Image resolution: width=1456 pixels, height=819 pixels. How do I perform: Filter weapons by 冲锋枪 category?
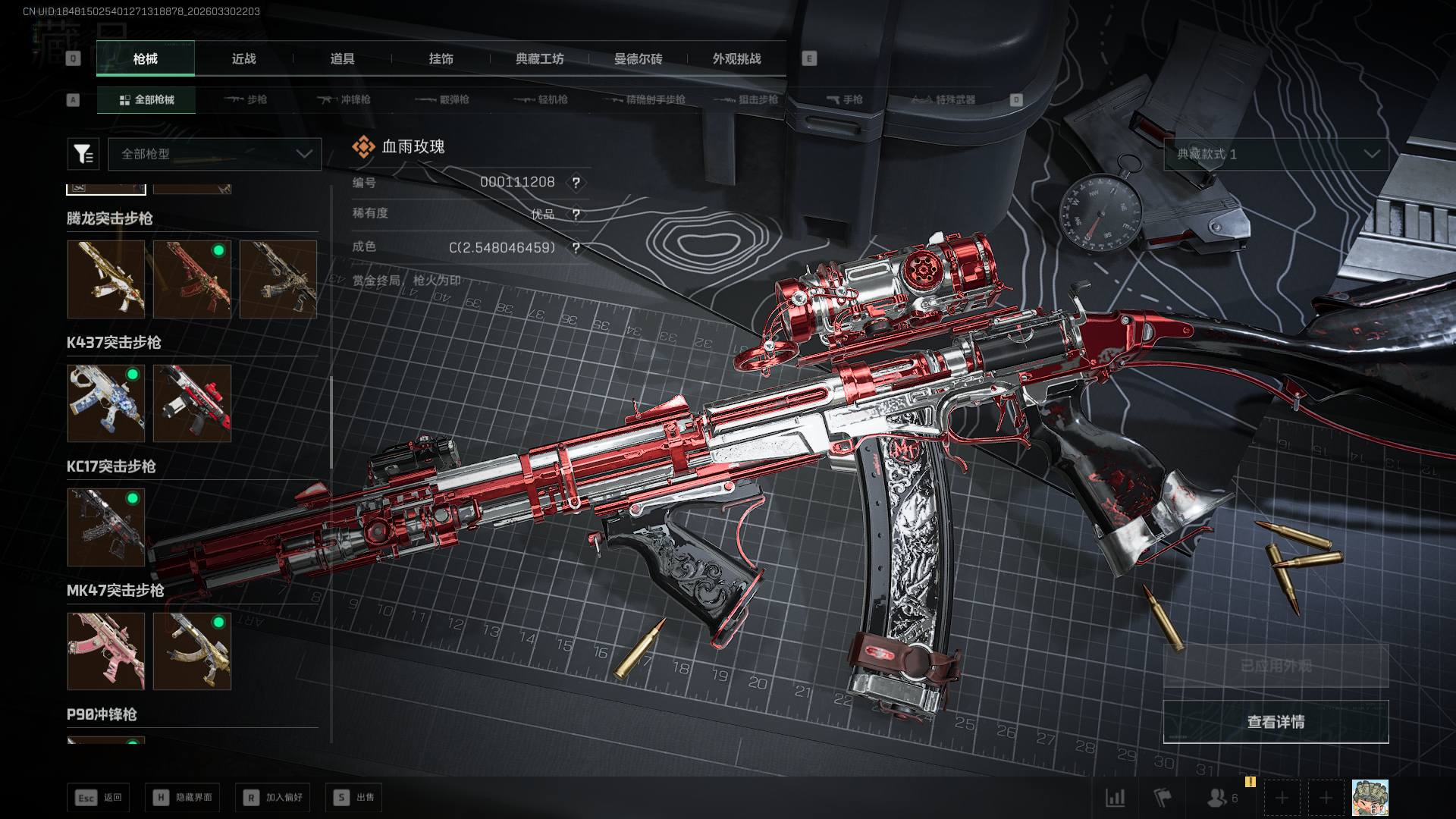click(345, 99)
